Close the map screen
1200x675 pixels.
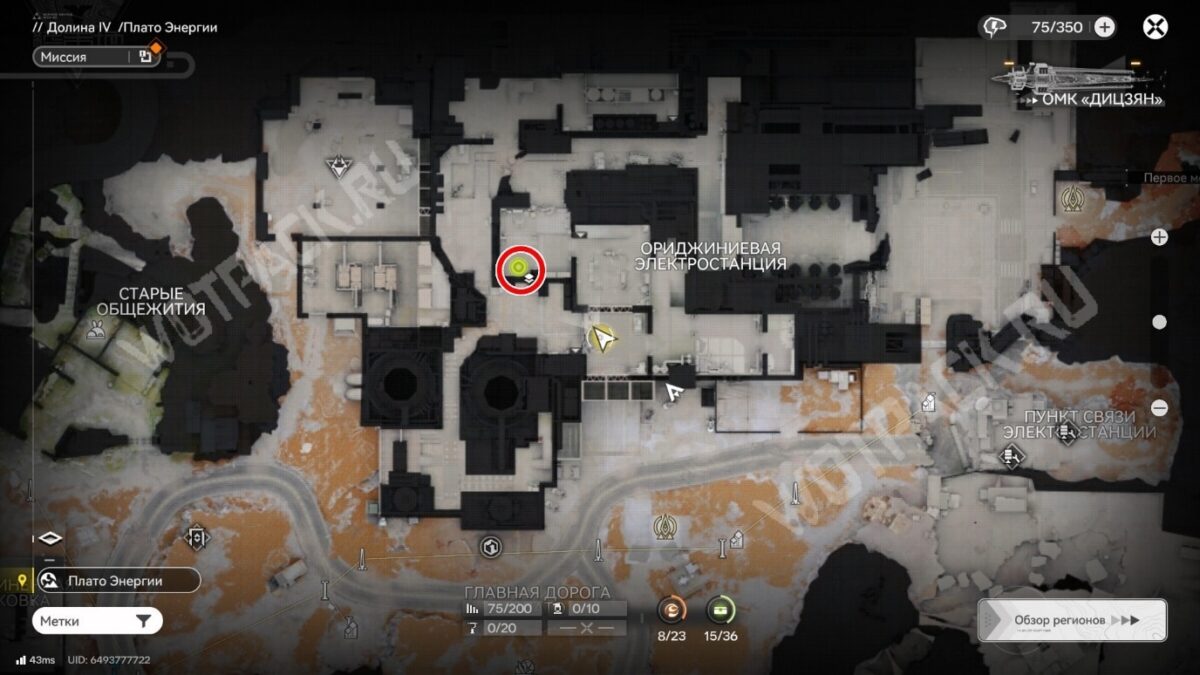1156,27
